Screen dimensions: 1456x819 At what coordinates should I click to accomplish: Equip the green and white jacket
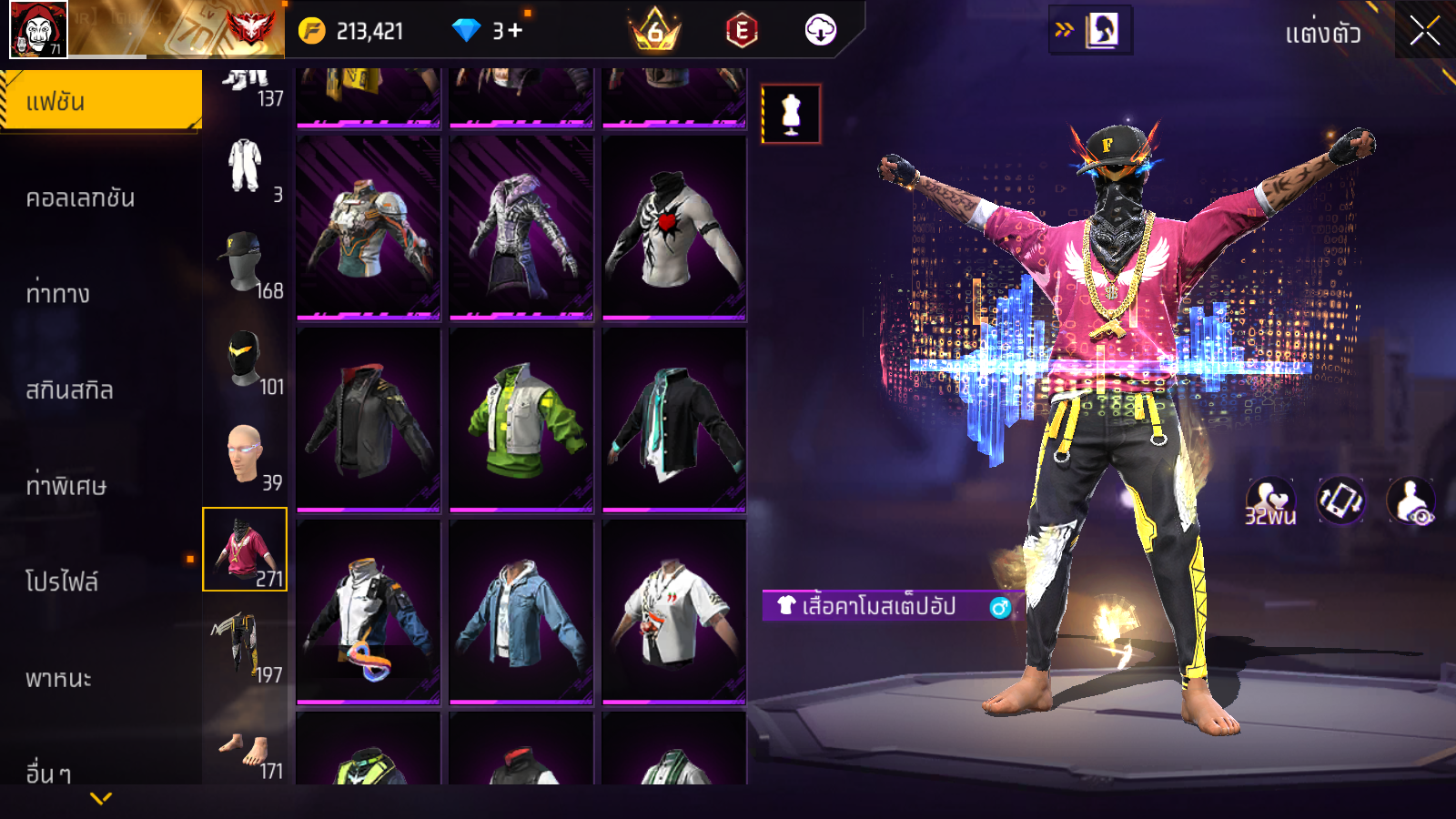tap(521, 420)
